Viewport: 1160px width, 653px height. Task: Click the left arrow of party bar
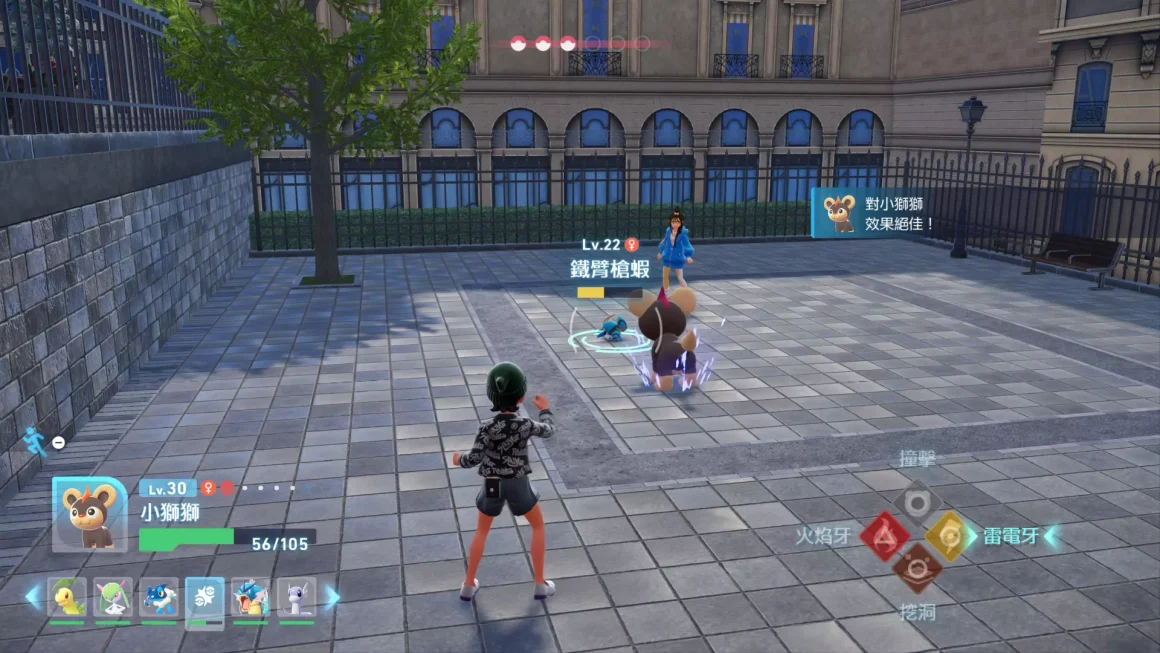[x=33, y=597]
